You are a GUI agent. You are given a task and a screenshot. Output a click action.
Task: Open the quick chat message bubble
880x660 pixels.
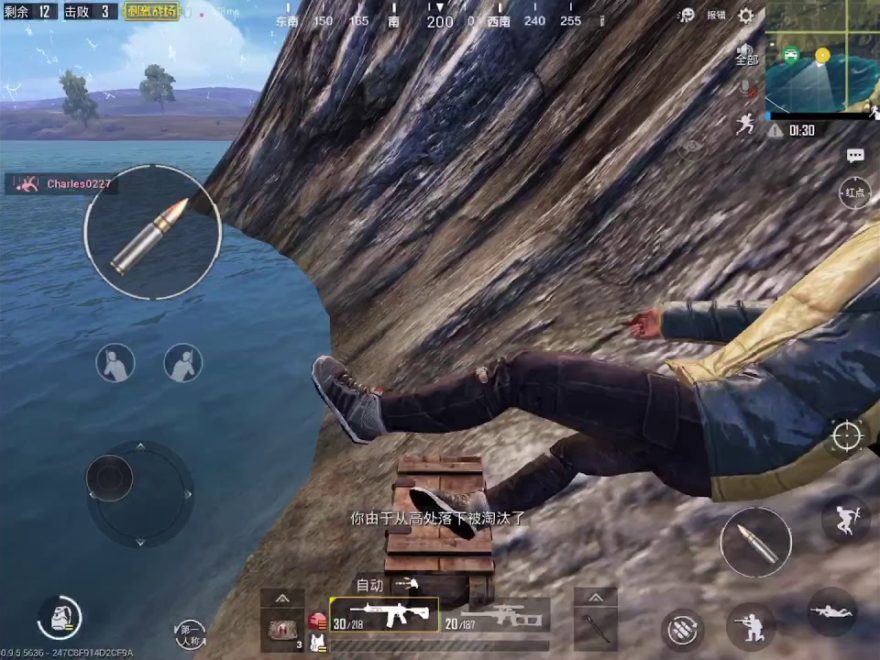click(855, 155)
